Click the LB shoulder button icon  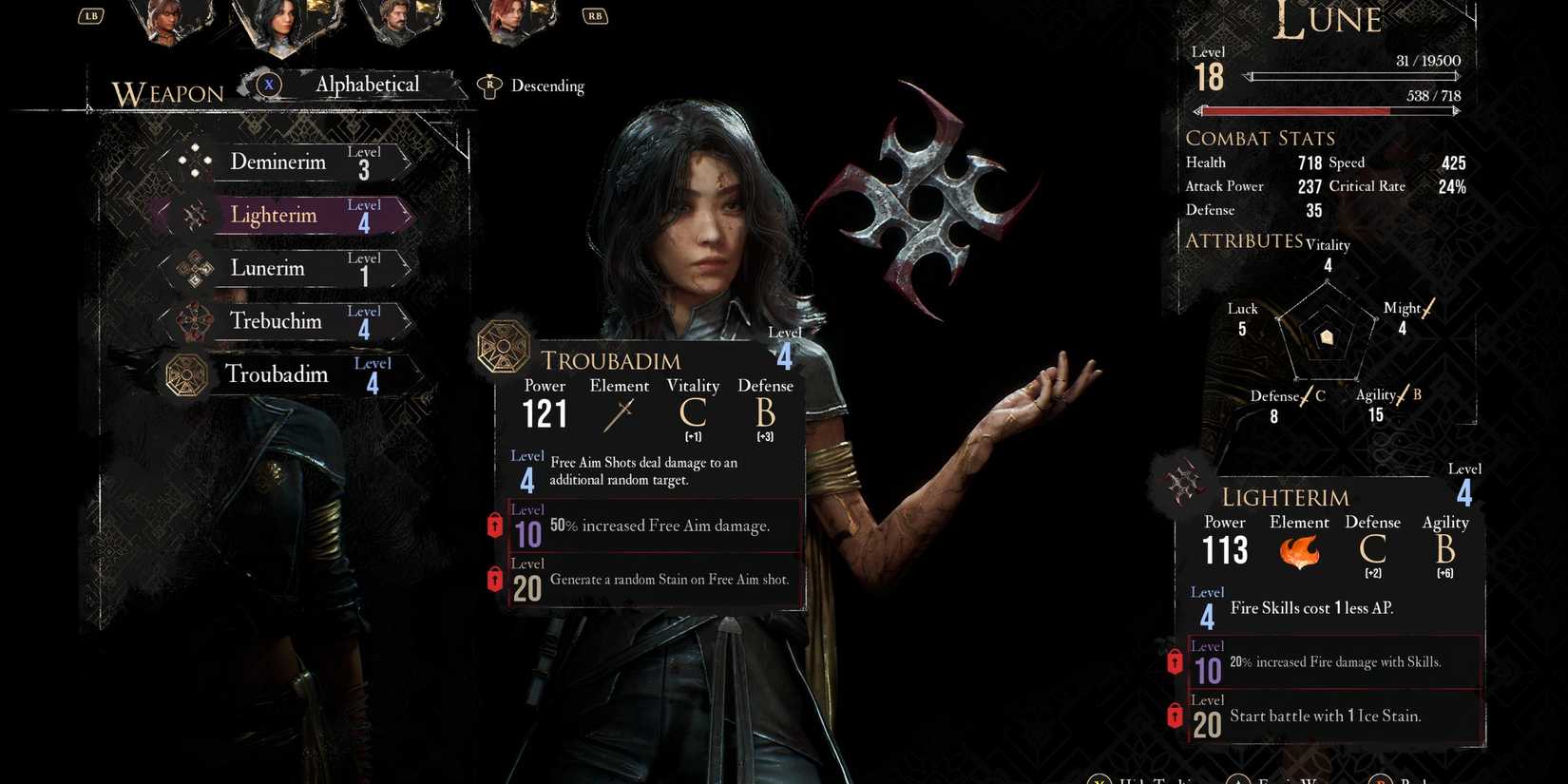pos(90,15)
